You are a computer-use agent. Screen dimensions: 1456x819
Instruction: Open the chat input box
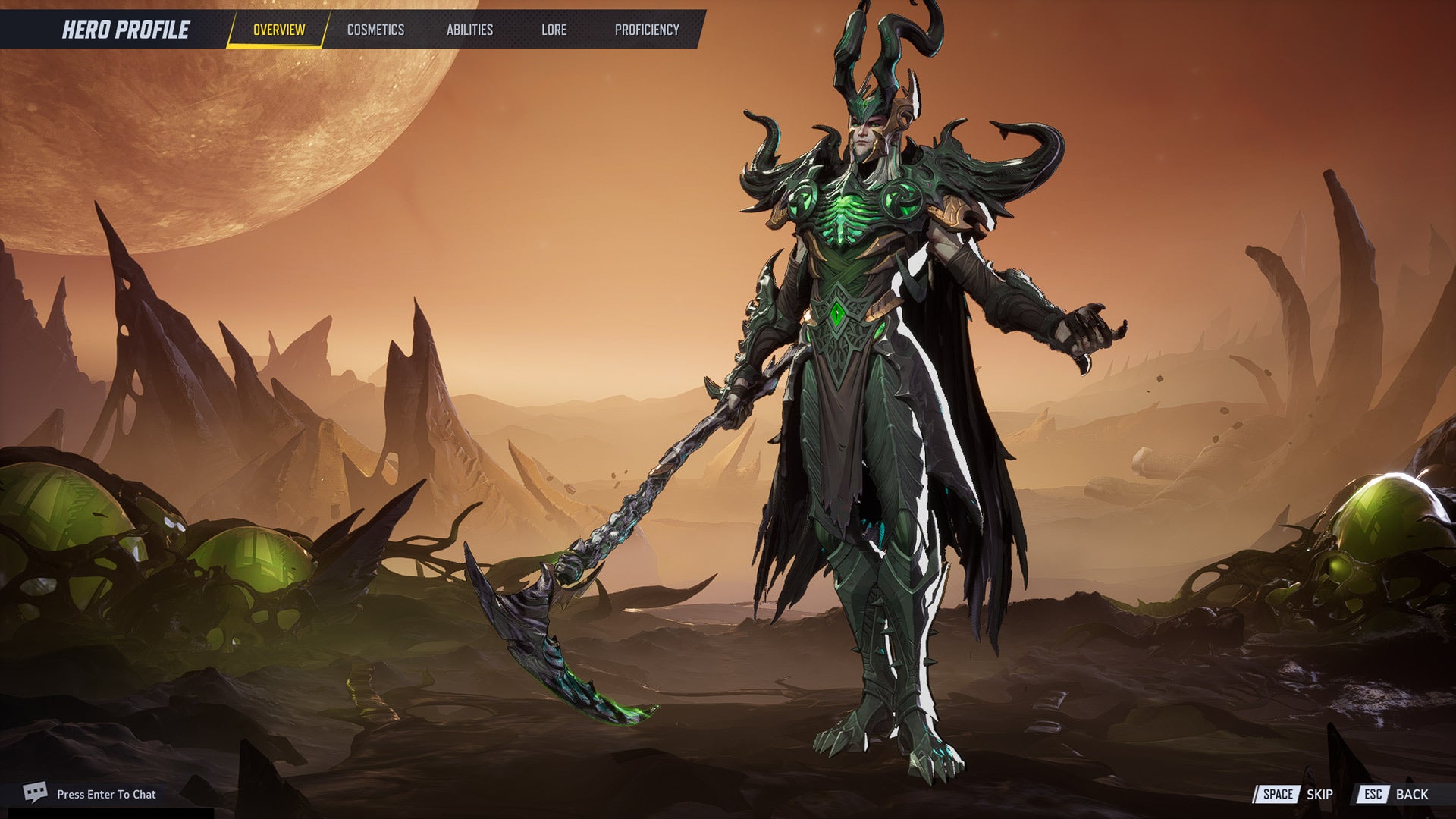tap(105, 794)
